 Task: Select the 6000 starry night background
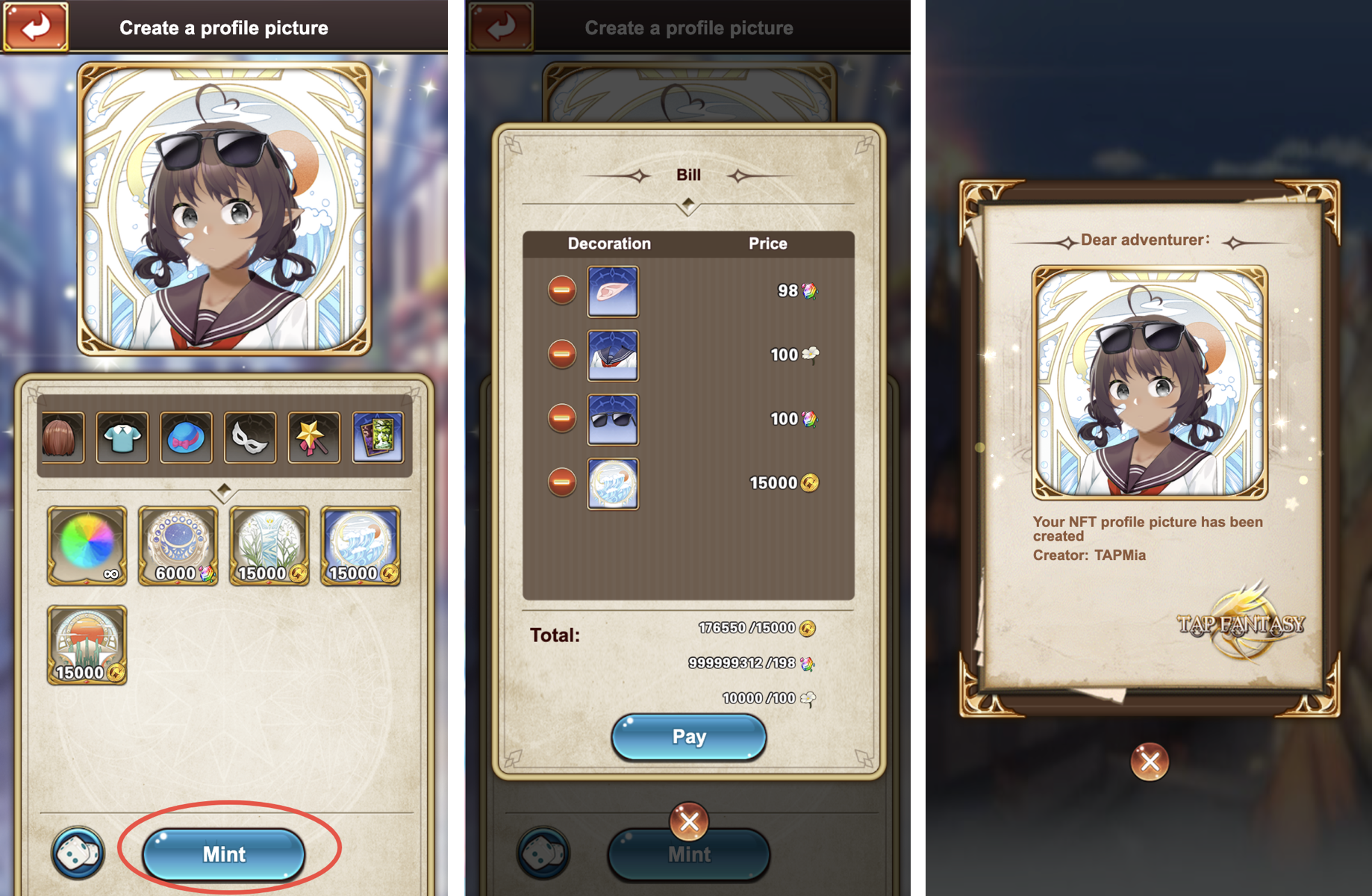(x=178, y=545)
